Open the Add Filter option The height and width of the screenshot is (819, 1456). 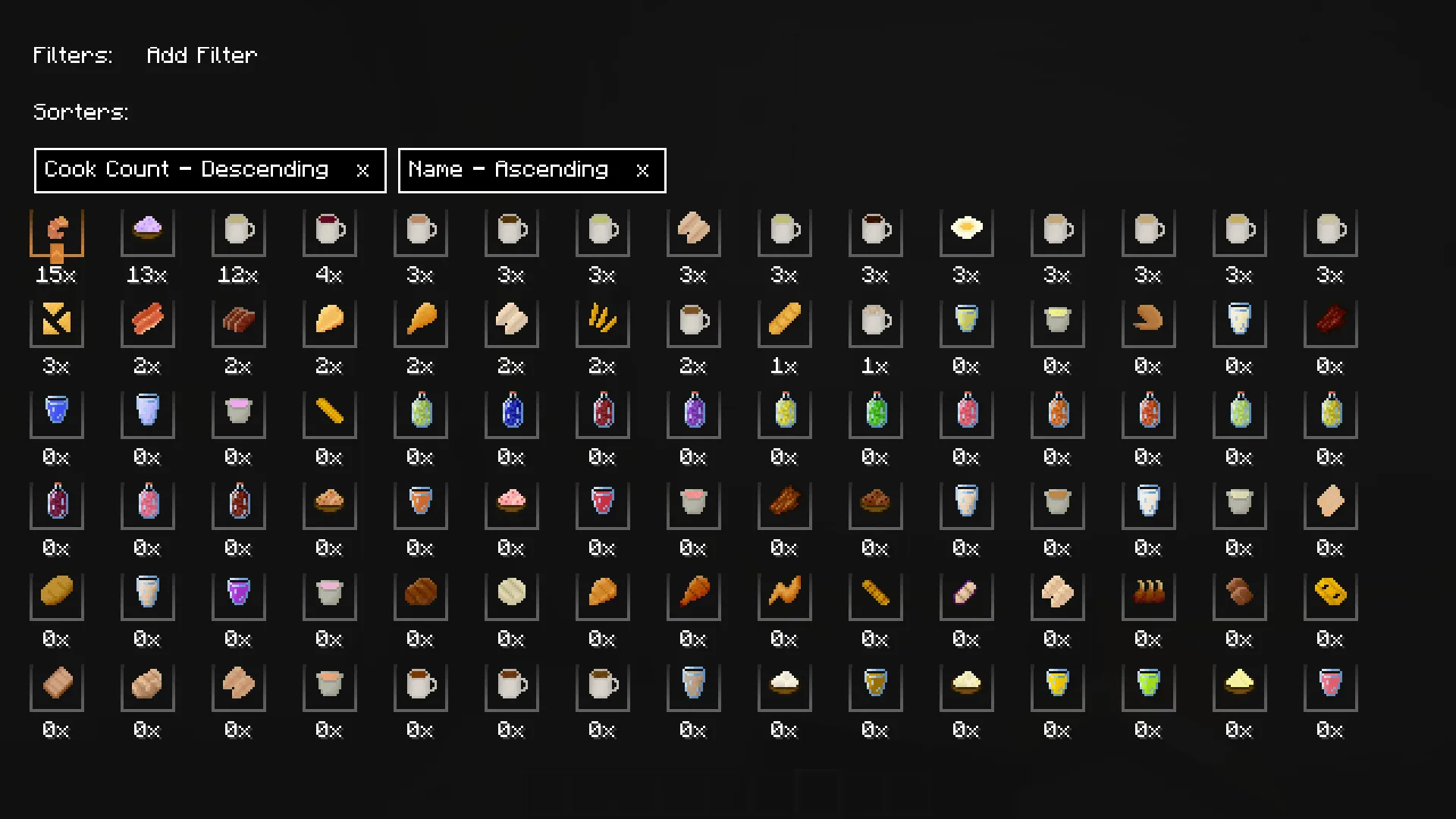pyautogui.click(x=201, y=55)
